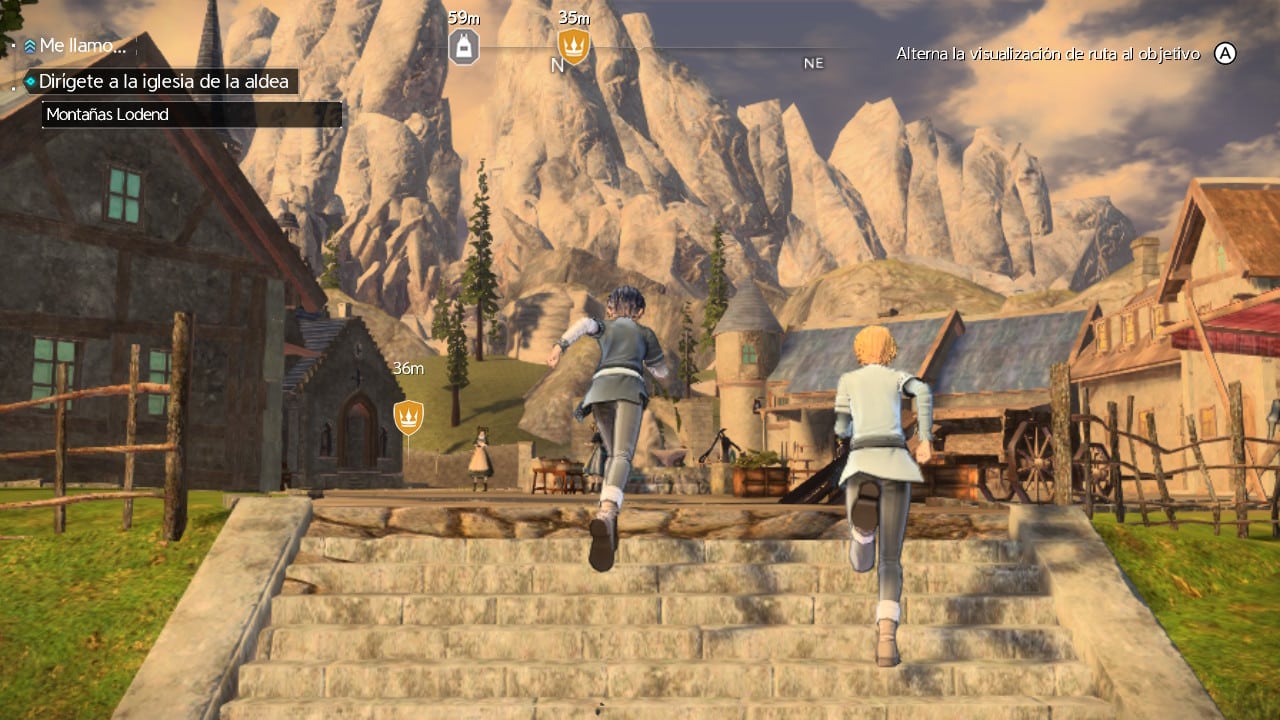This screenshot has width=1280, height=720.
Task: Click the Montañas Lodend location label
Action: pos(107,115)
